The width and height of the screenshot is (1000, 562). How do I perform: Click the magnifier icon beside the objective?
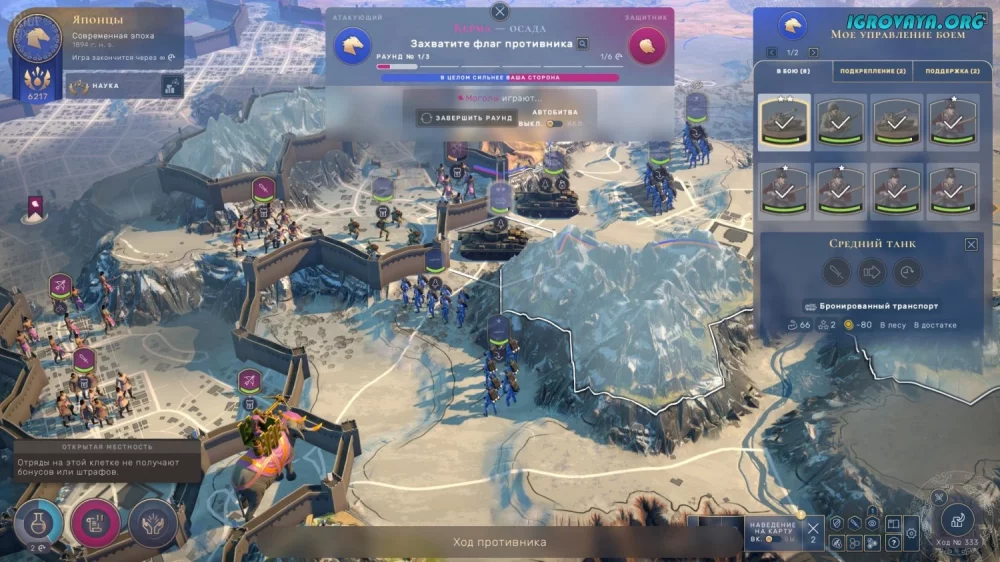pos(583,44)
